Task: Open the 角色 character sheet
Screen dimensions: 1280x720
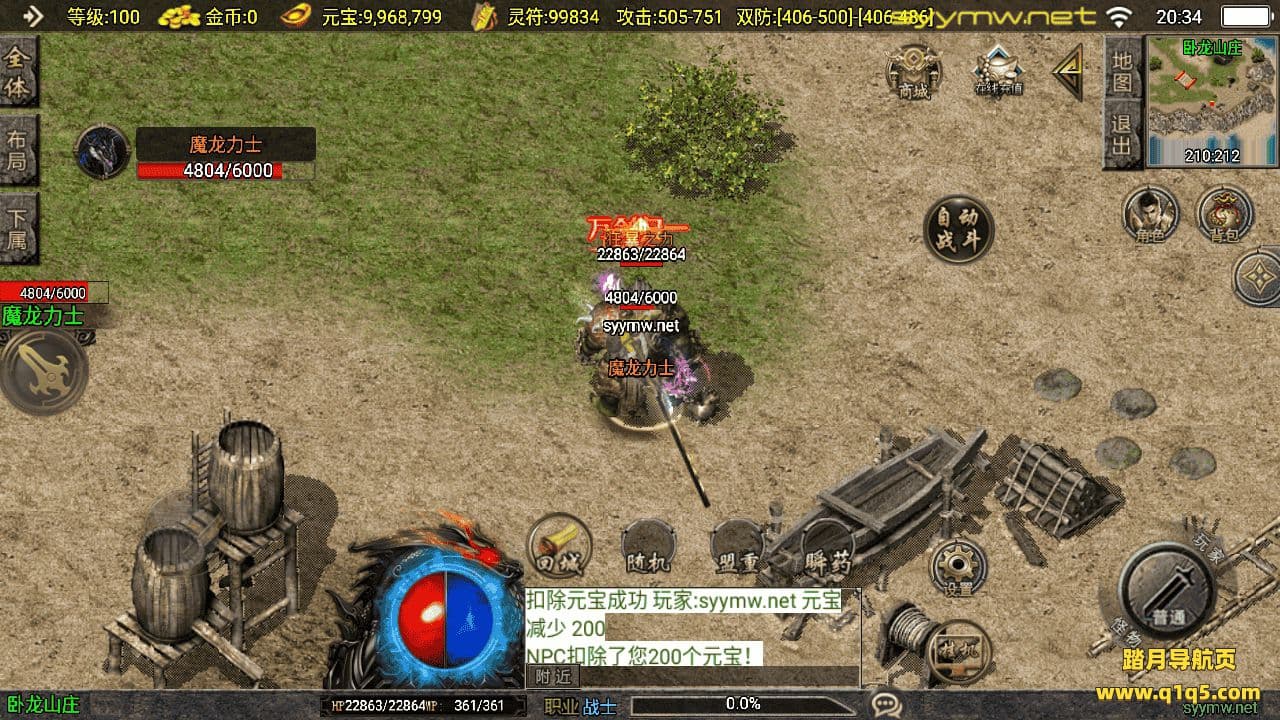Action: [x=1149, y=214]
